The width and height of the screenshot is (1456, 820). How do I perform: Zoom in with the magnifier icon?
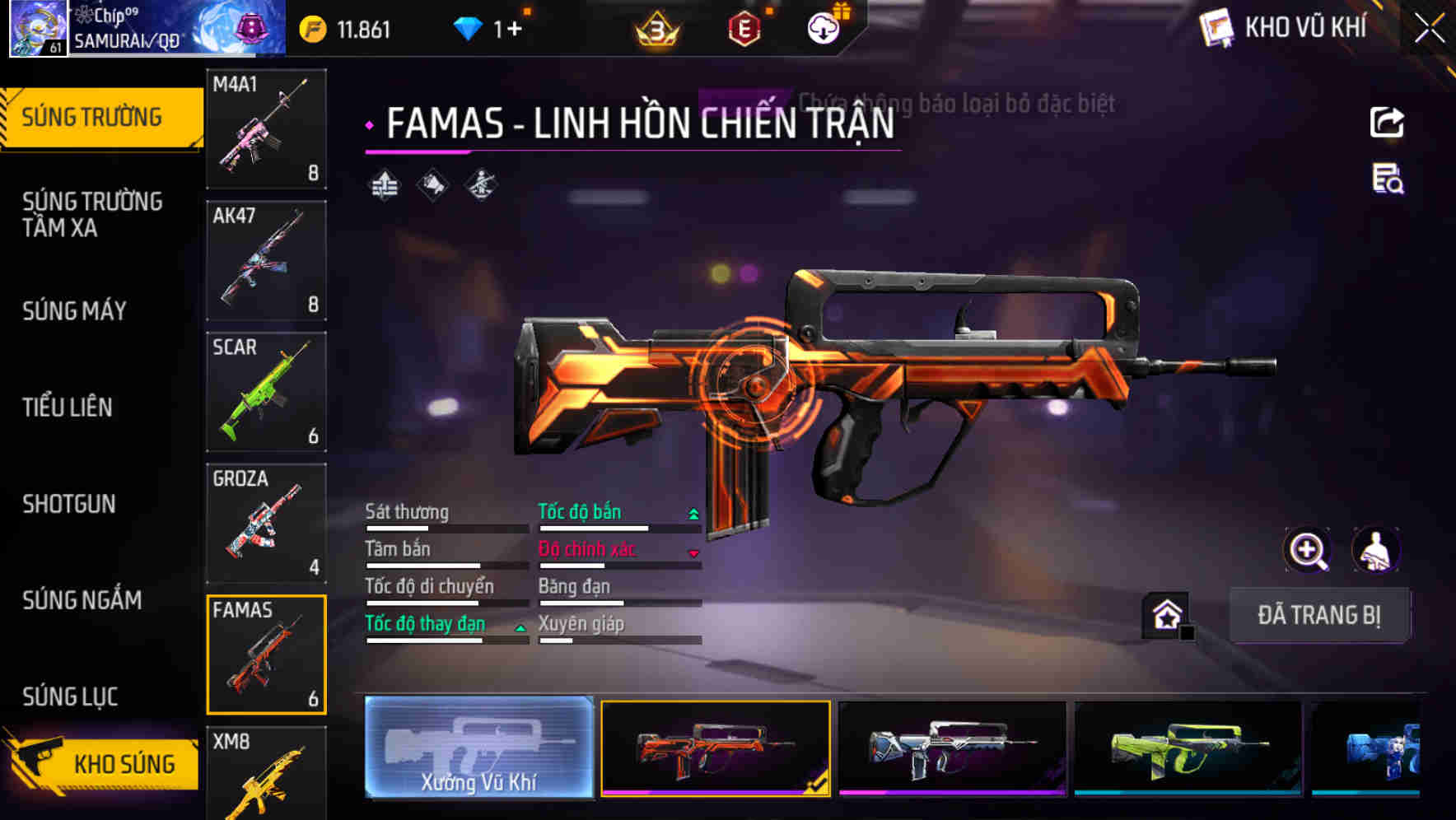[1307, 550]
